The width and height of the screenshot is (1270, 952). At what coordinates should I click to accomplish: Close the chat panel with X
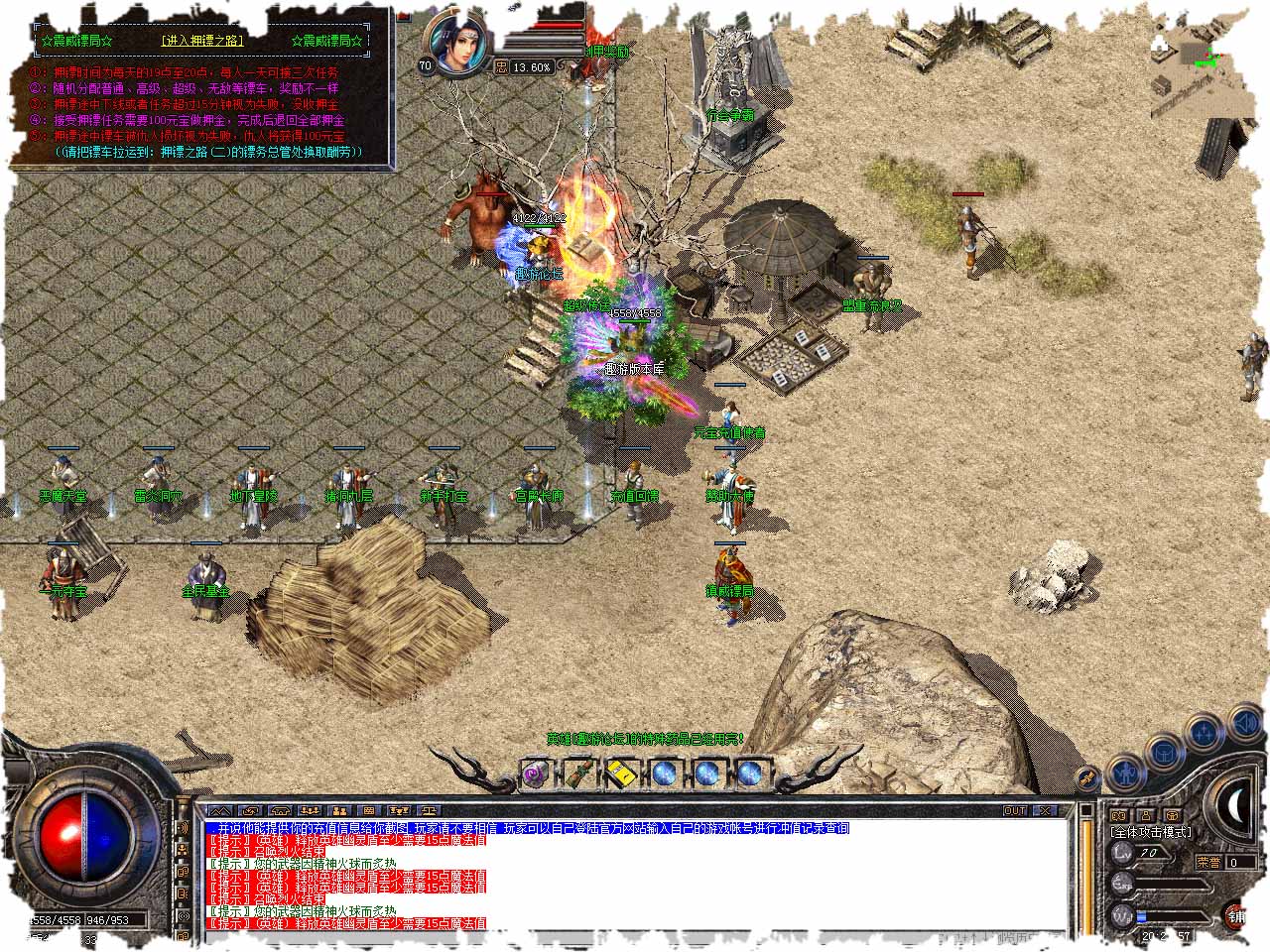pyautogui.click(x=1045, y=810)
